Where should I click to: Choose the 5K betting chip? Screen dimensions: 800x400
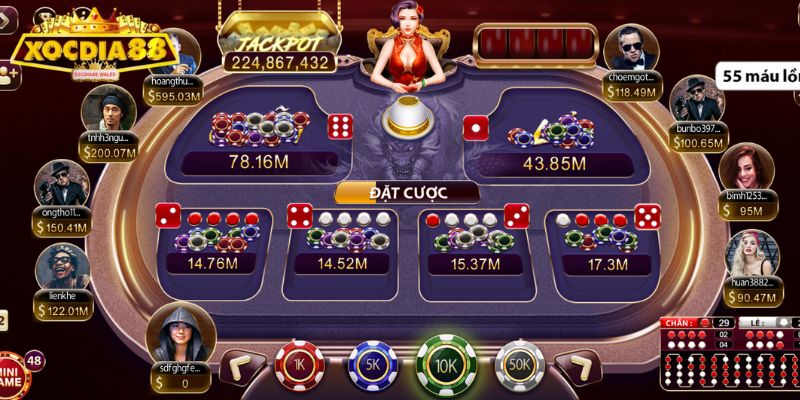click(373, 367)
